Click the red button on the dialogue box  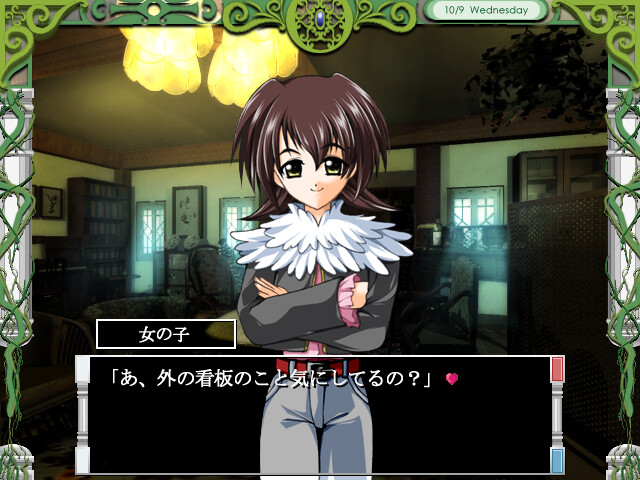click(x=557, y=369)
